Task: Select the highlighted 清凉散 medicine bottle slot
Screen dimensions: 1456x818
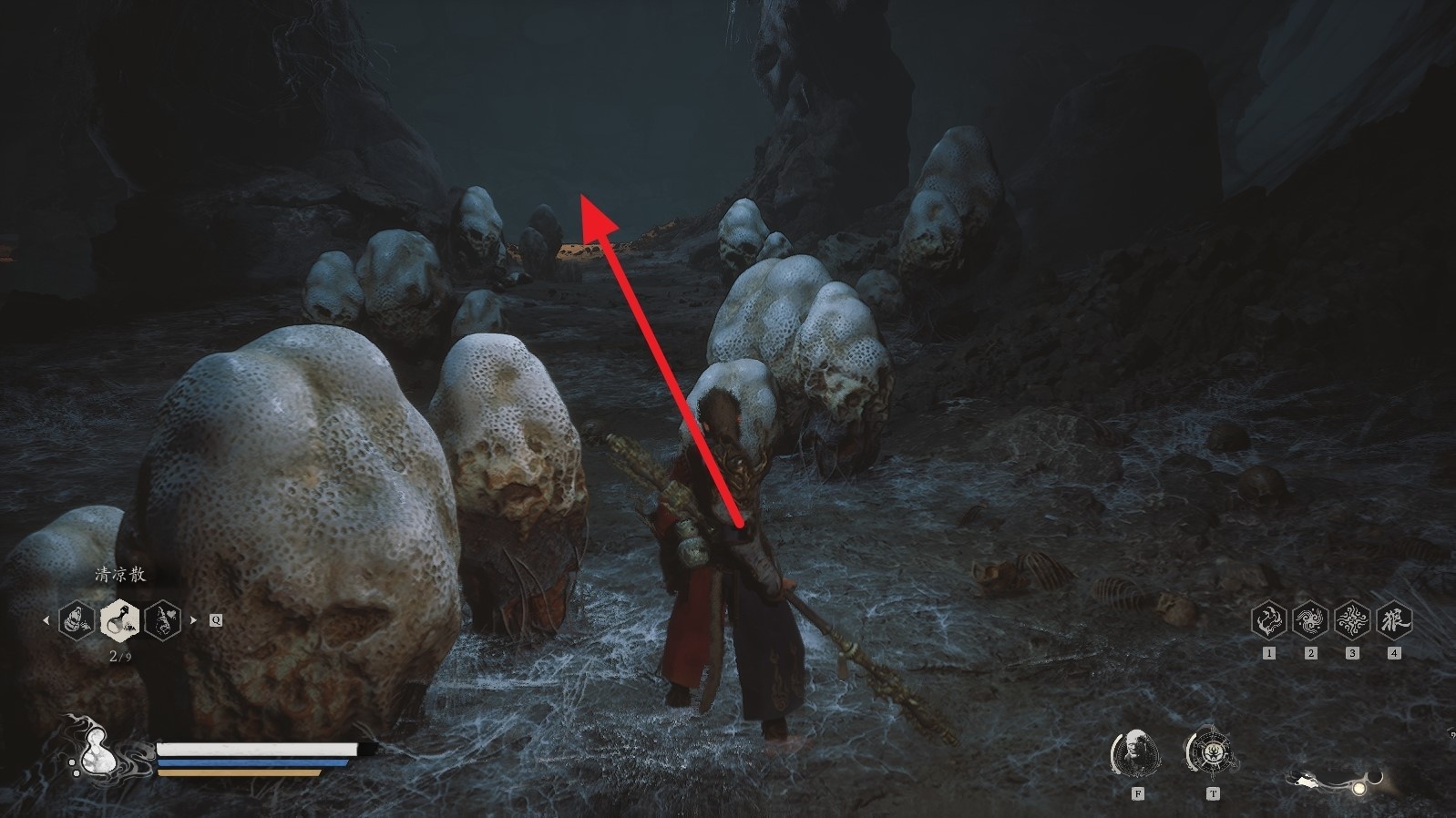Action: (x=119, y=620)
